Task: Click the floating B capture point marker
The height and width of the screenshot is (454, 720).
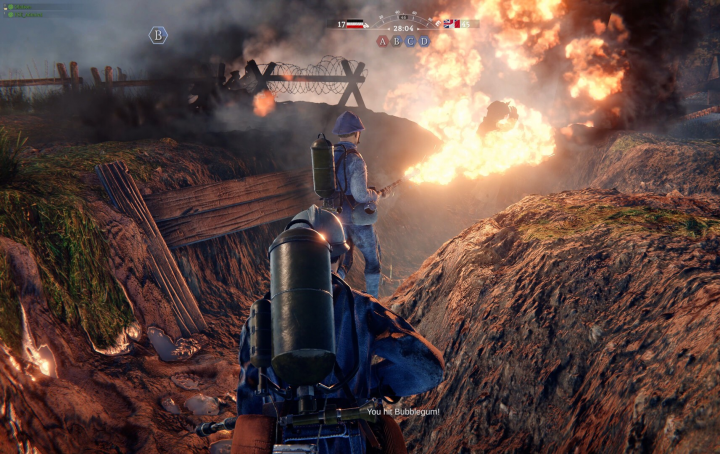Action: tap(158, 35)
